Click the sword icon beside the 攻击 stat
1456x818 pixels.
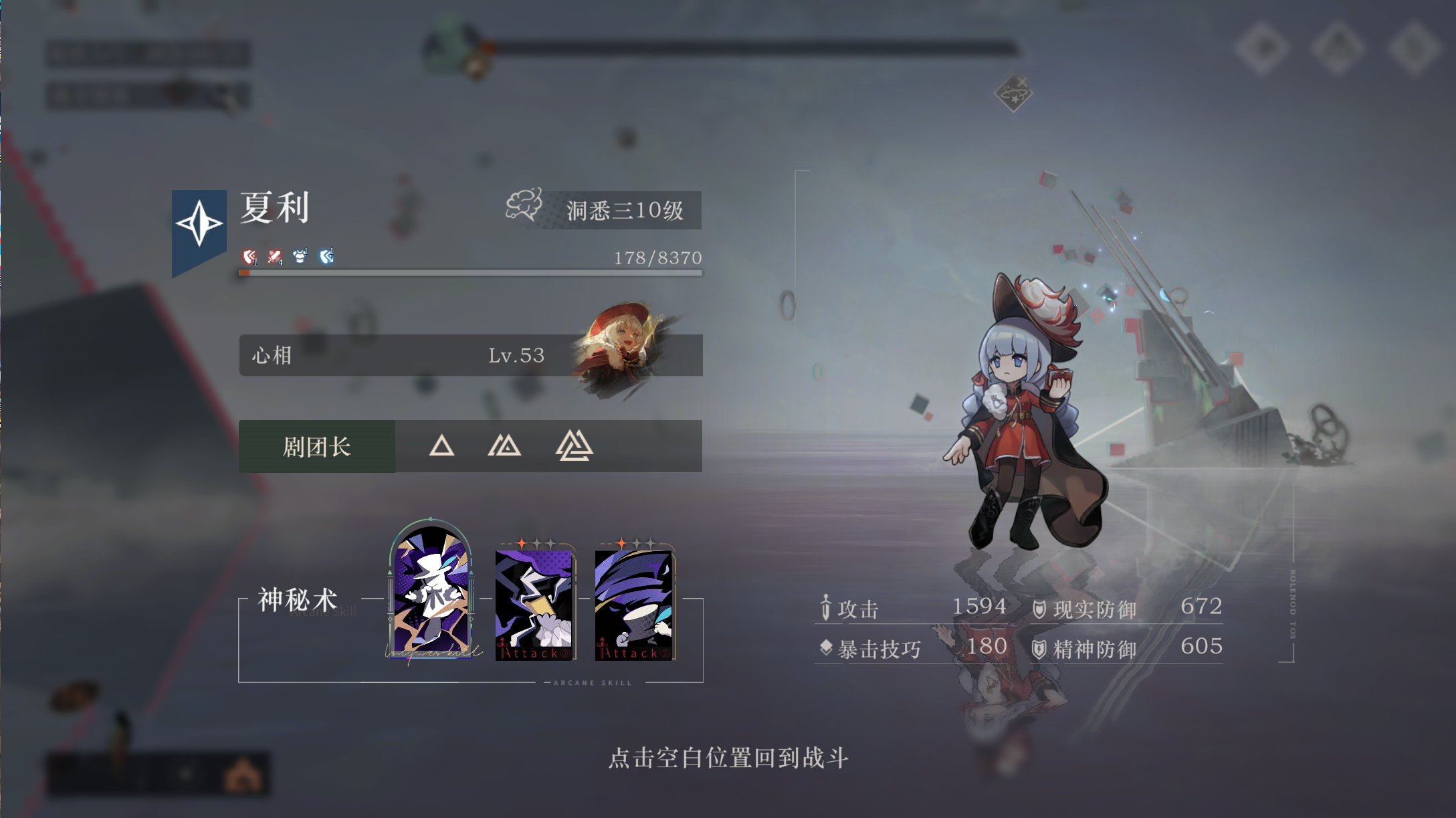click(x=827, y=605)
